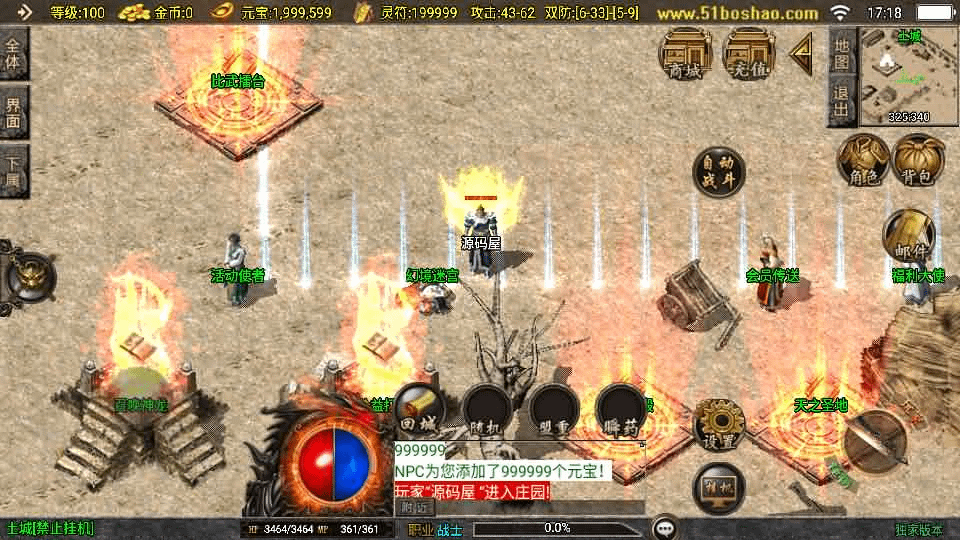Select the 全体 side tab
This screenshot has width=960, height=540.
[x=14, y=55]
